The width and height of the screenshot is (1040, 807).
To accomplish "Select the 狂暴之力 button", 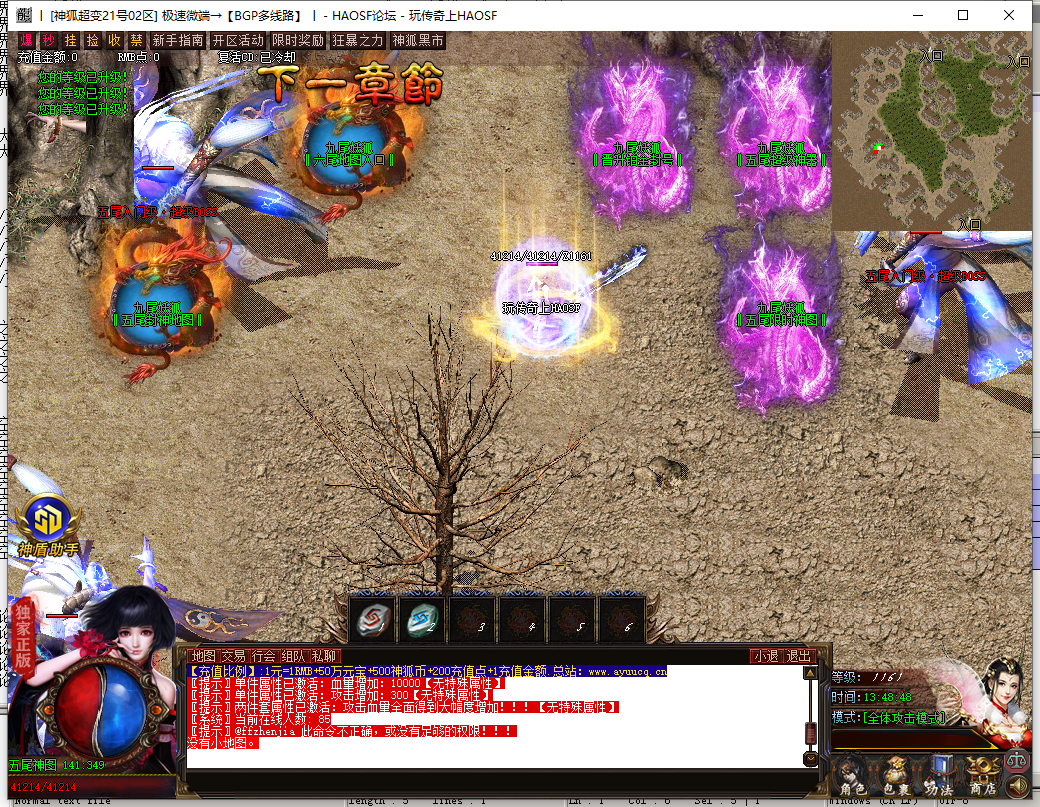I will [x=357, y=41].
